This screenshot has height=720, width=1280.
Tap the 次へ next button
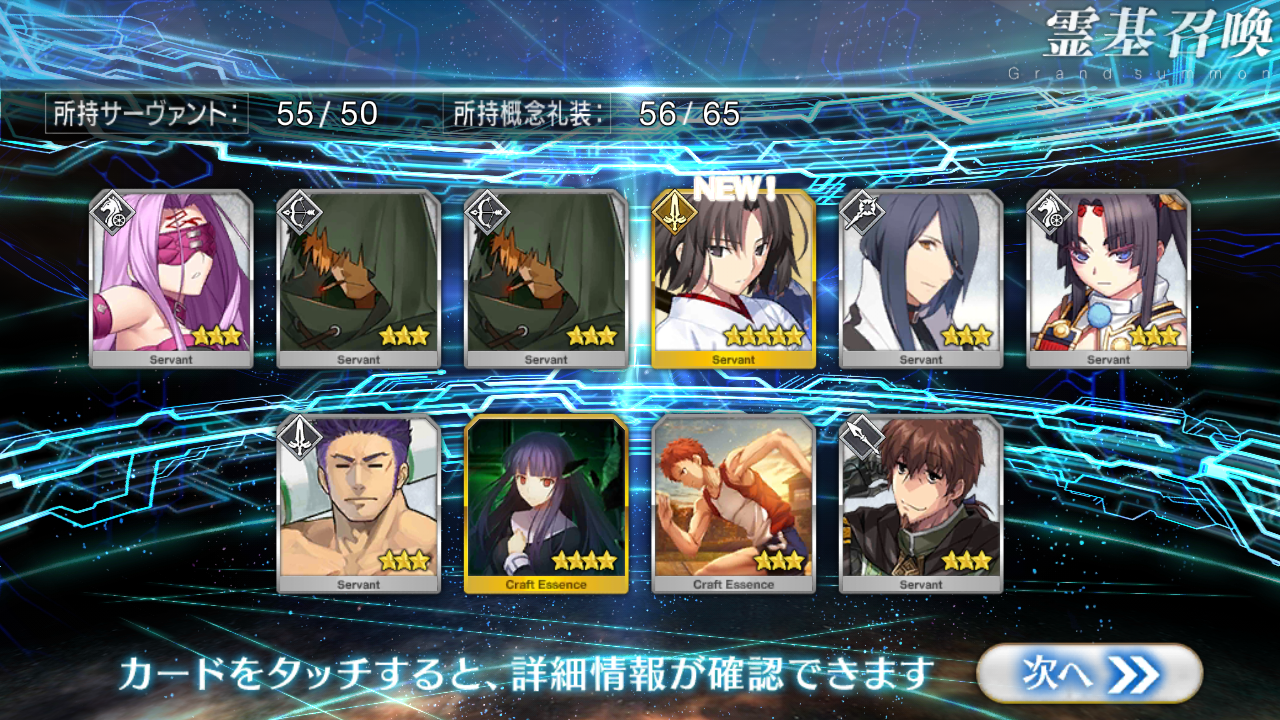(x=1088, y=674)
